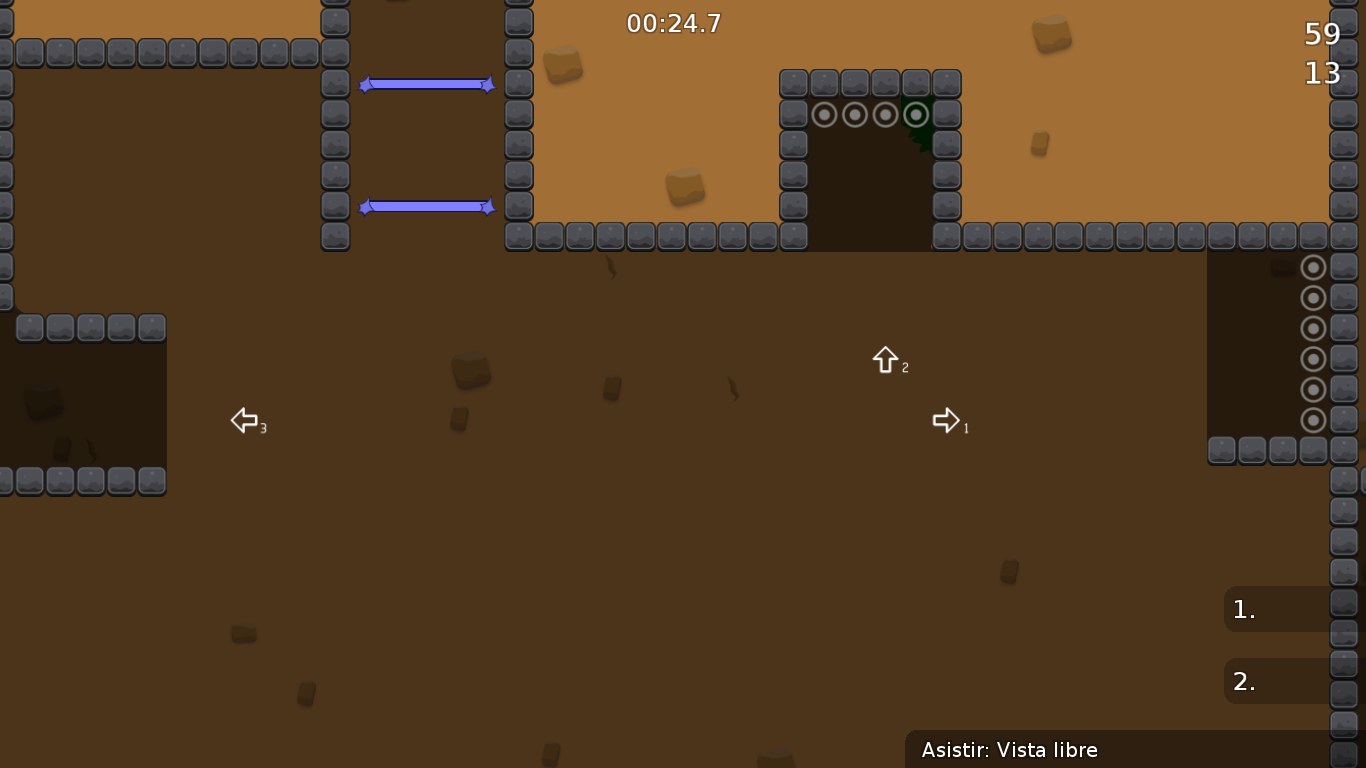Select the second ring in the top alcove
Screen dimensions: 1366x768
(x=854, y=114)
